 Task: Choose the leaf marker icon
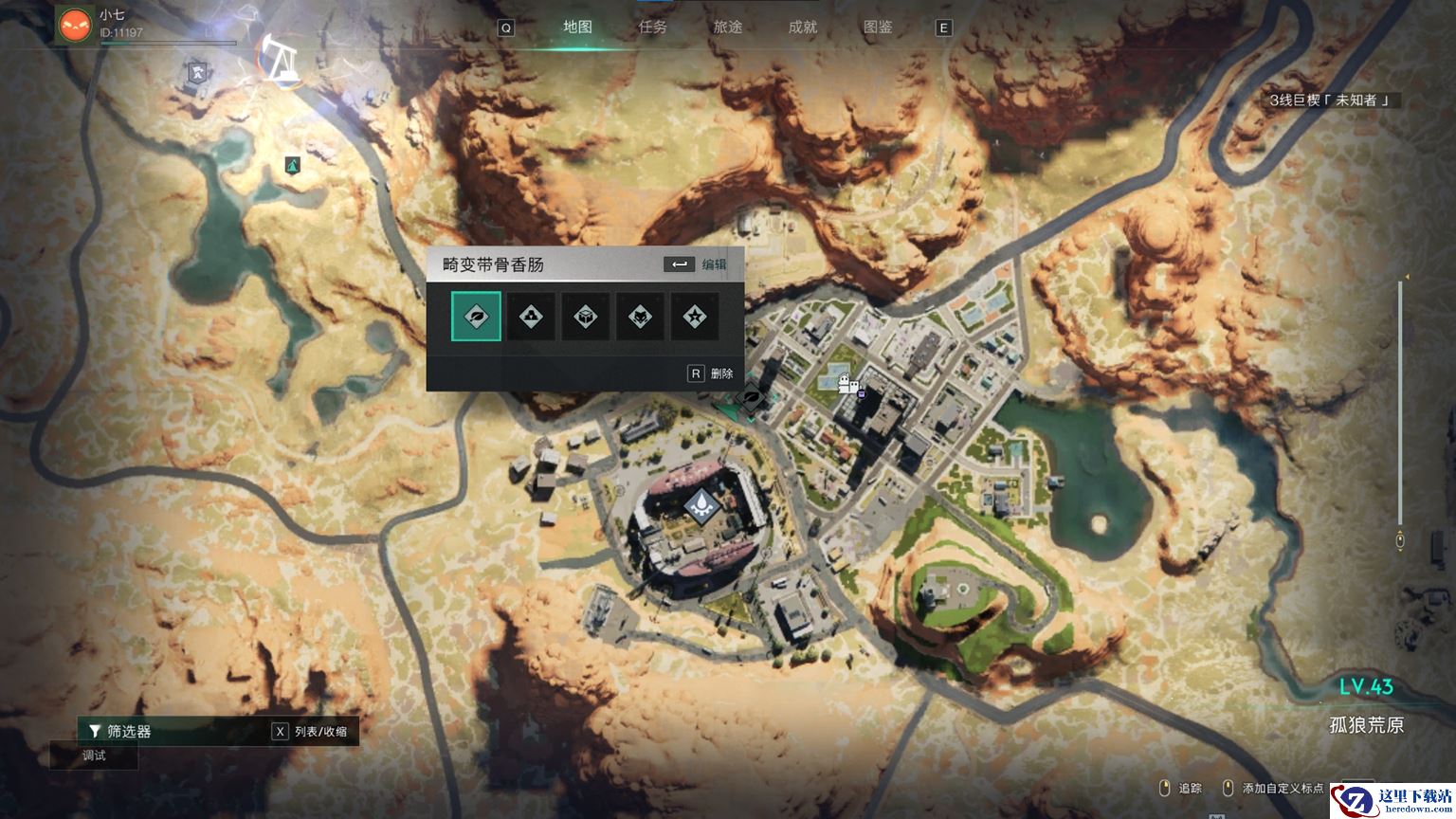coord(476,317)
